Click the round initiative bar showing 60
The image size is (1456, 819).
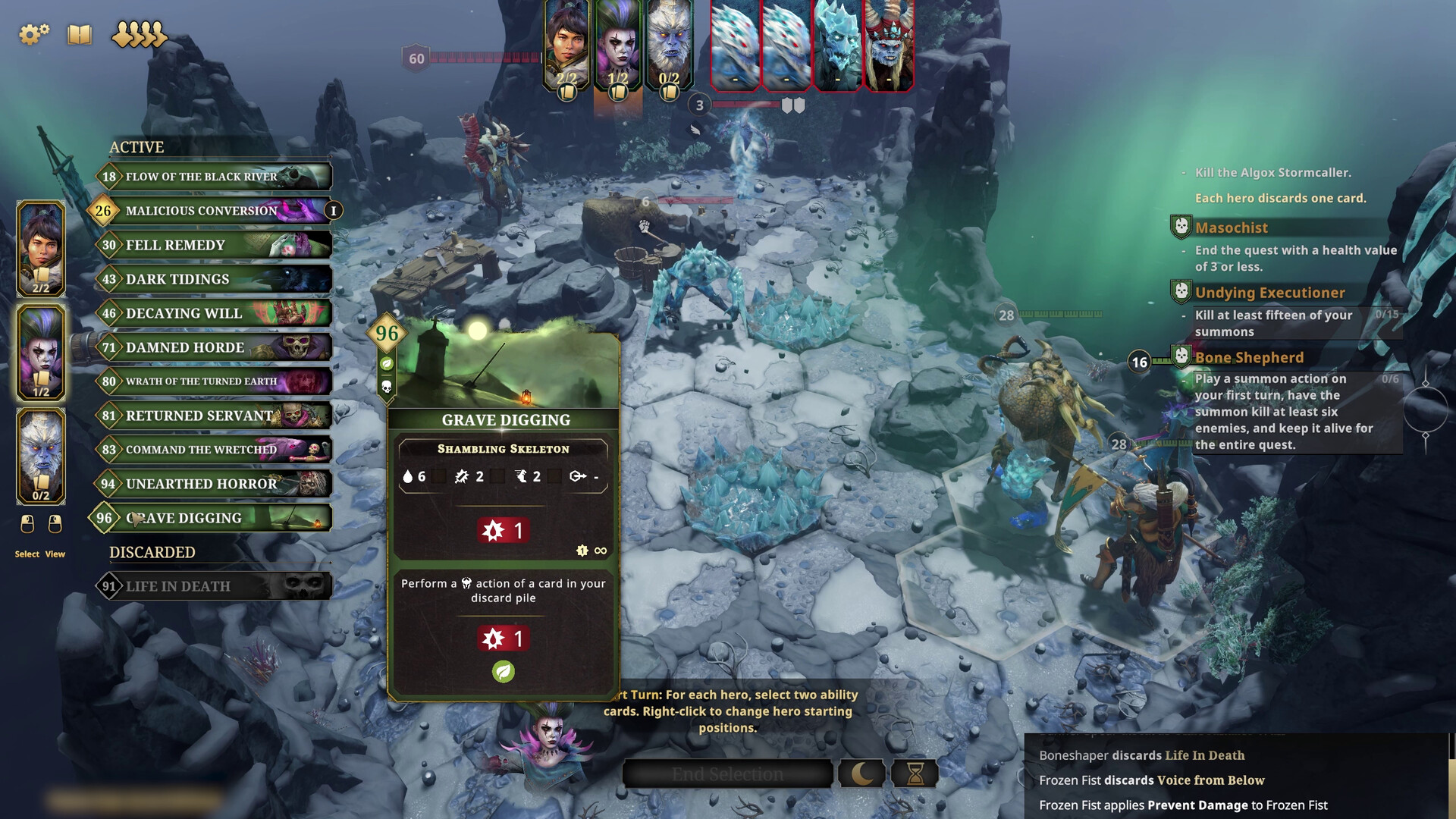click(x=415, y=57)
